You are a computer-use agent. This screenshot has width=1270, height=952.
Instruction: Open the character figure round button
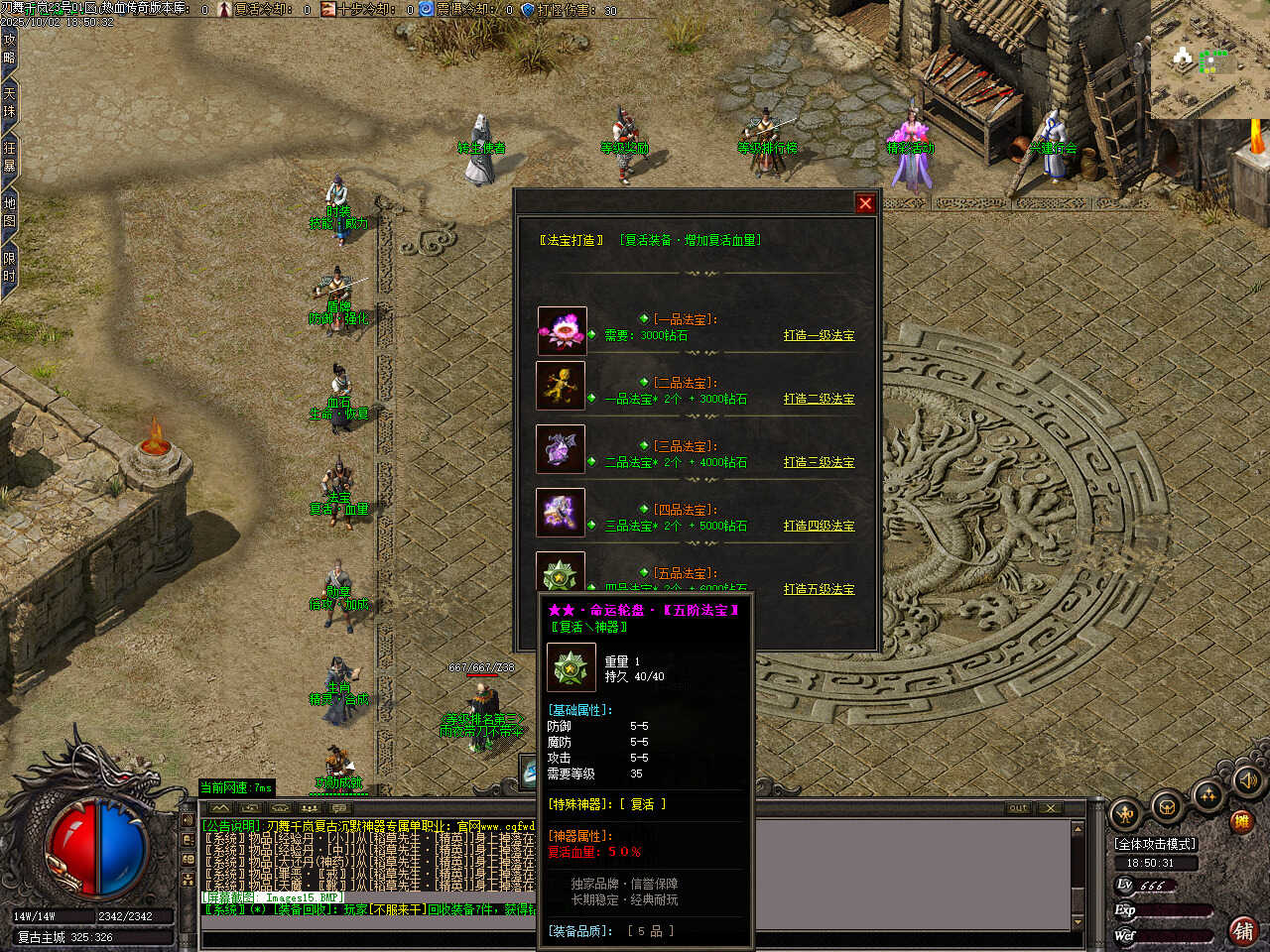pyautogui.click(x=1126, y=814)
